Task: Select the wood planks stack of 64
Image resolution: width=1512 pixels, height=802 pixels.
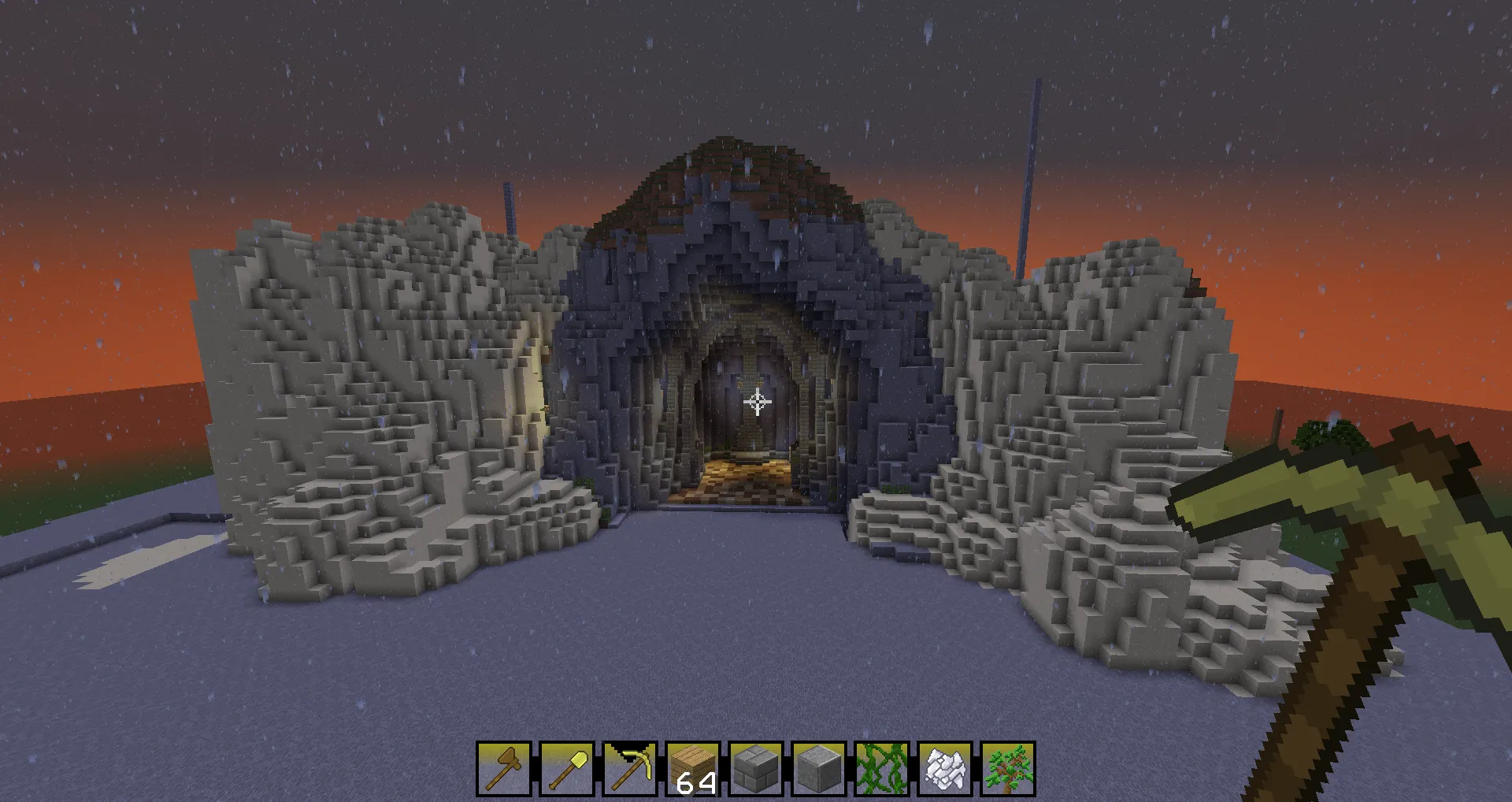Action: [x=693, y=768]
